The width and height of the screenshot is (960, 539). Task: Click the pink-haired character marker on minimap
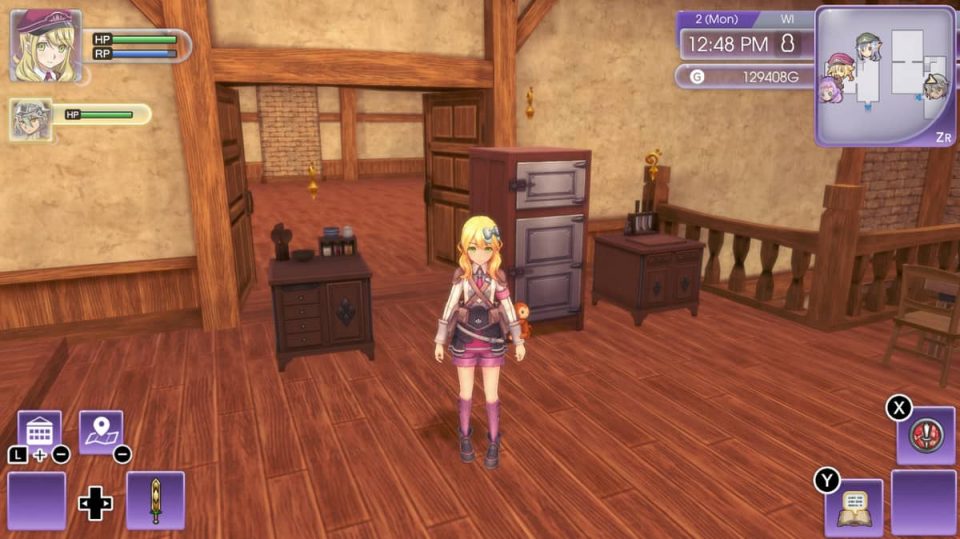coord(829,90)
